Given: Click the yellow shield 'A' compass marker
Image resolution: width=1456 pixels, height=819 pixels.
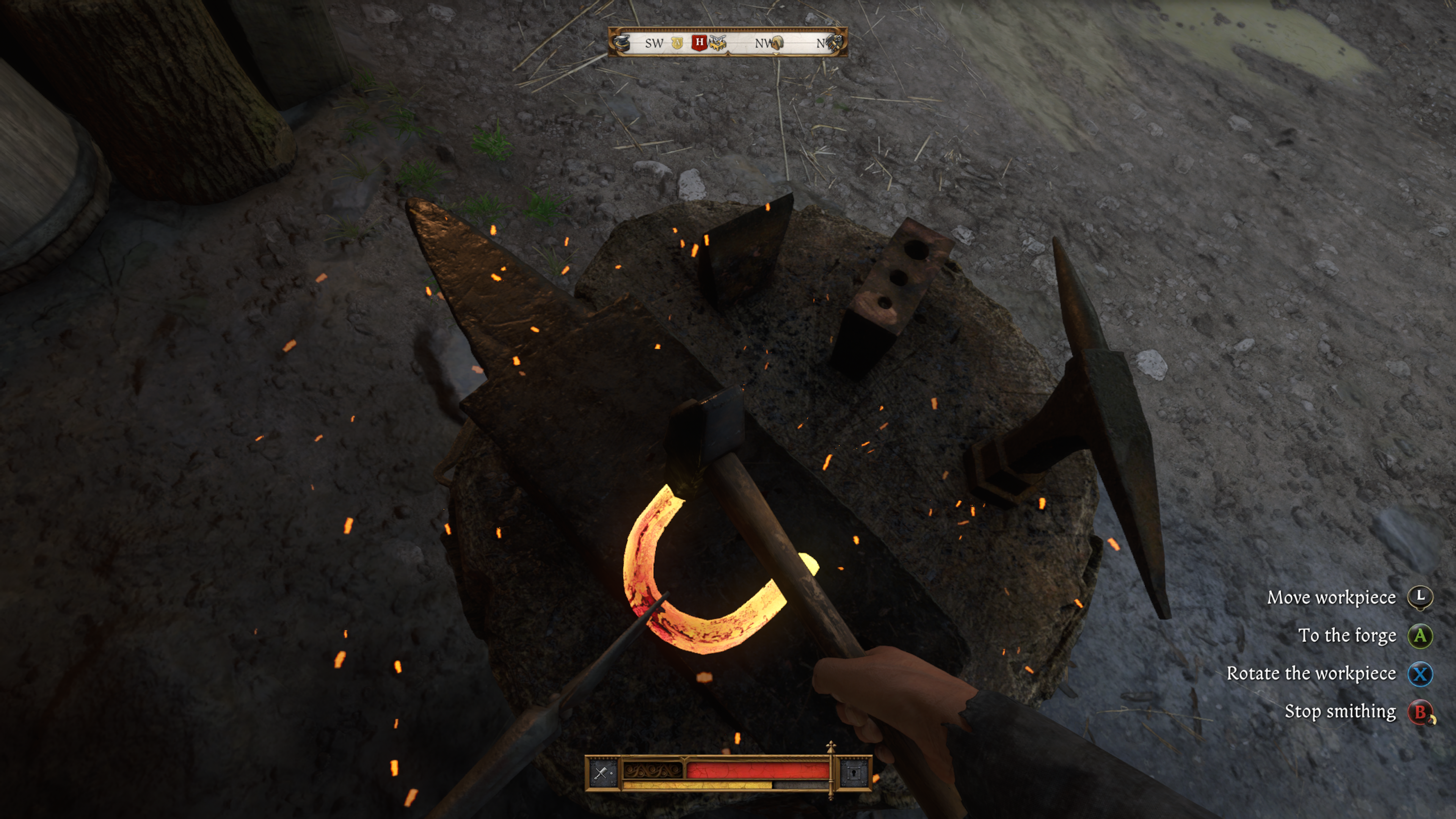Looking at the screenshot, I should click(677, 43).
